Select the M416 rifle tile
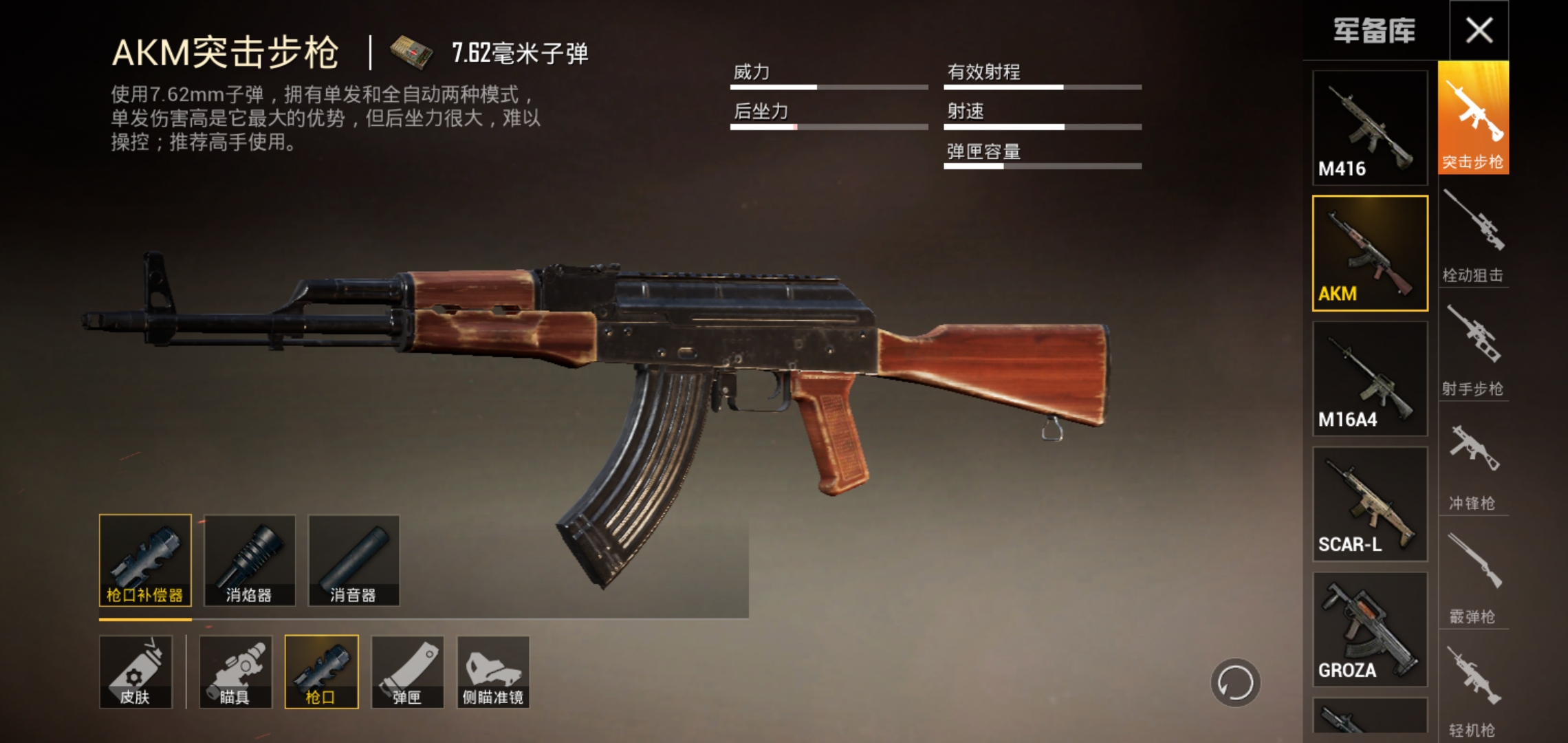 pyautogui.click(x=1369, y=127)
